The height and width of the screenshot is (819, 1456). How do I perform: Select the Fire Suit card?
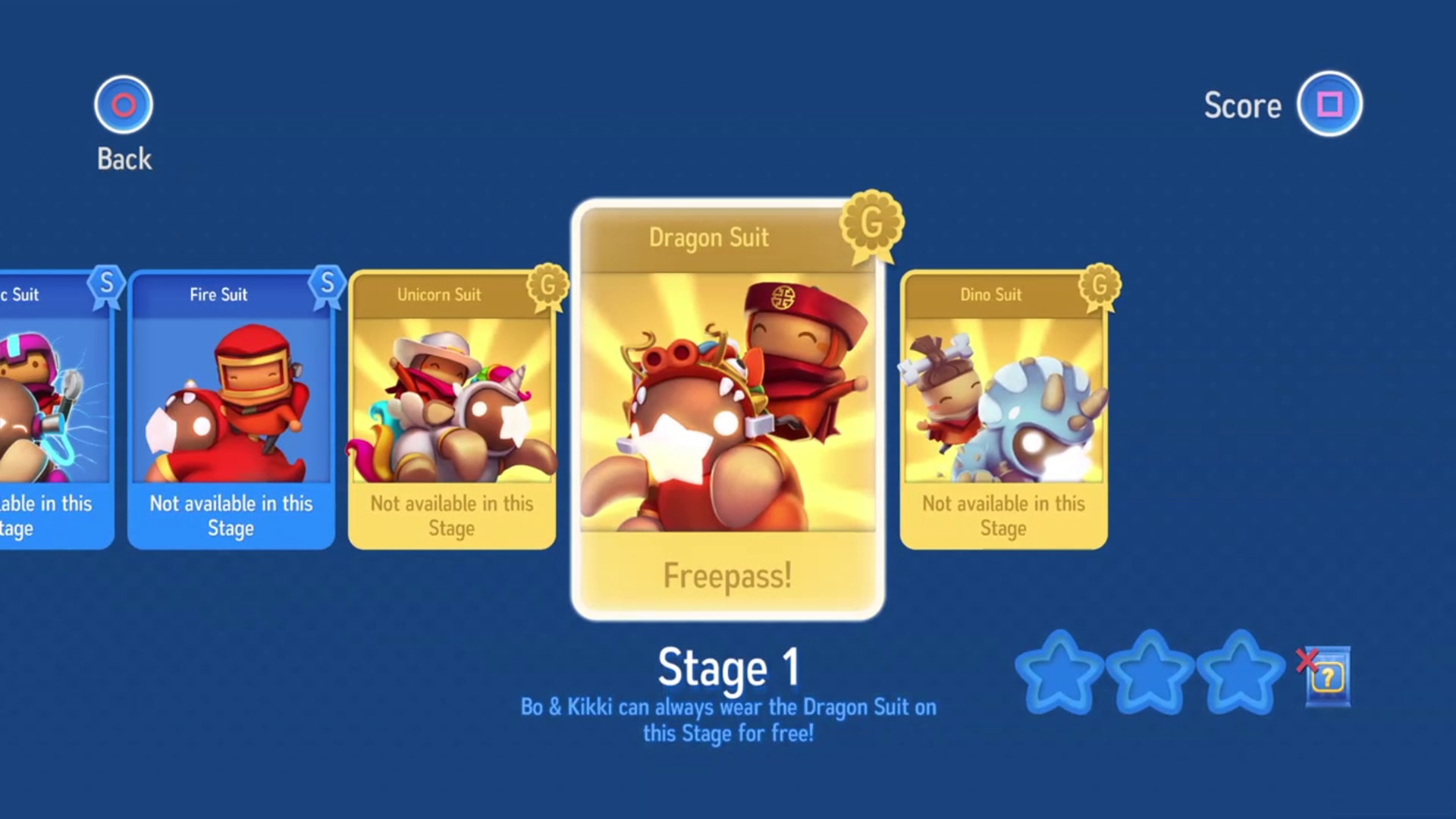(230, 409)
